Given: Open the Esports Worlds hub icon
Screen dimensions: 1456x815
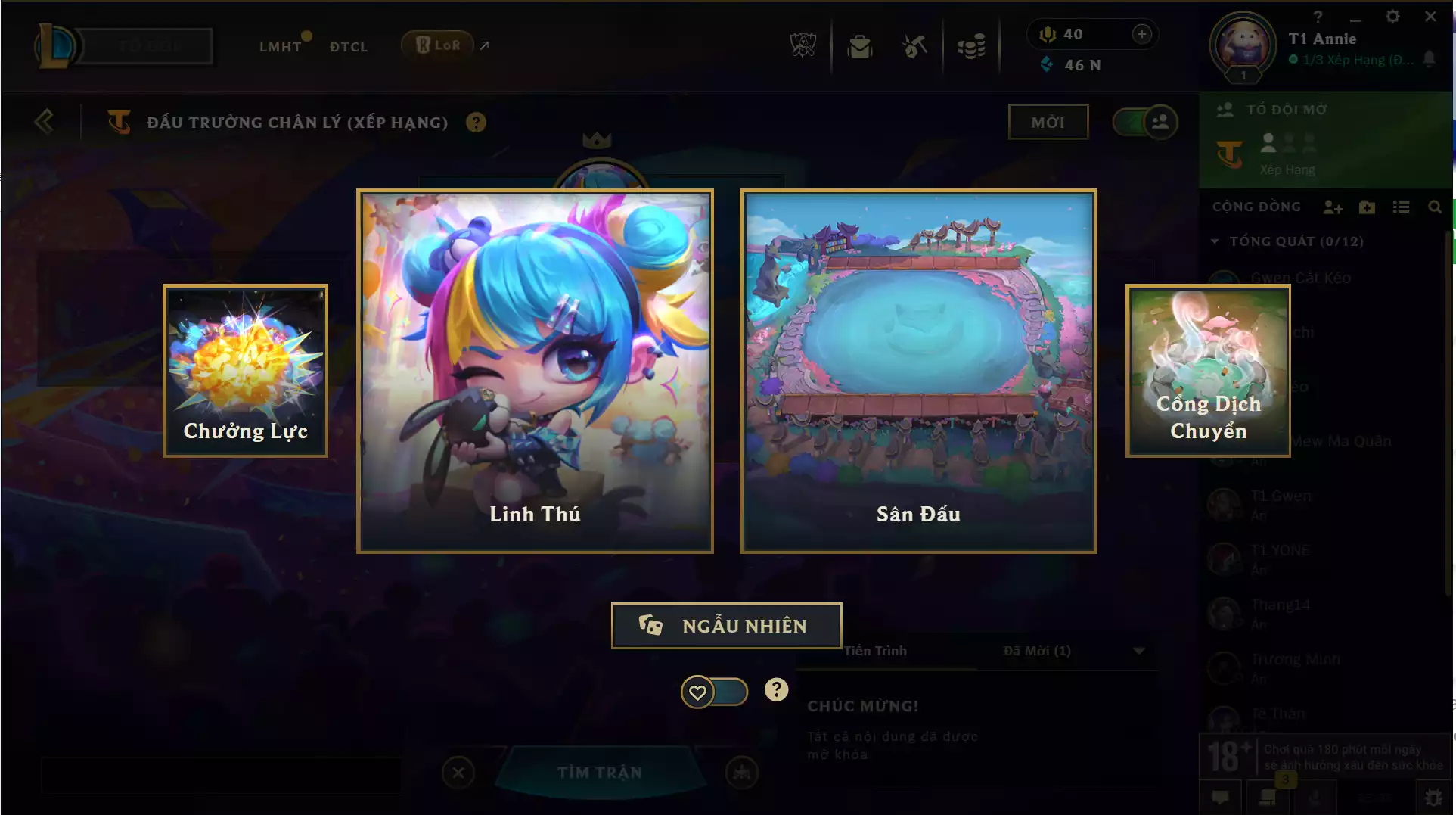Looking at the screenshot, I should [x=804, y=45].
